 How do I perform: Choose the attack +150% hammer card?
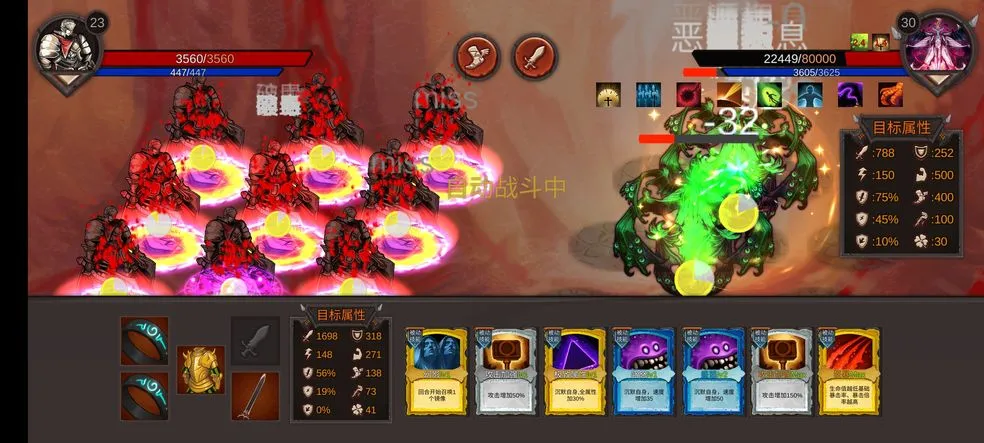(780, 372)
